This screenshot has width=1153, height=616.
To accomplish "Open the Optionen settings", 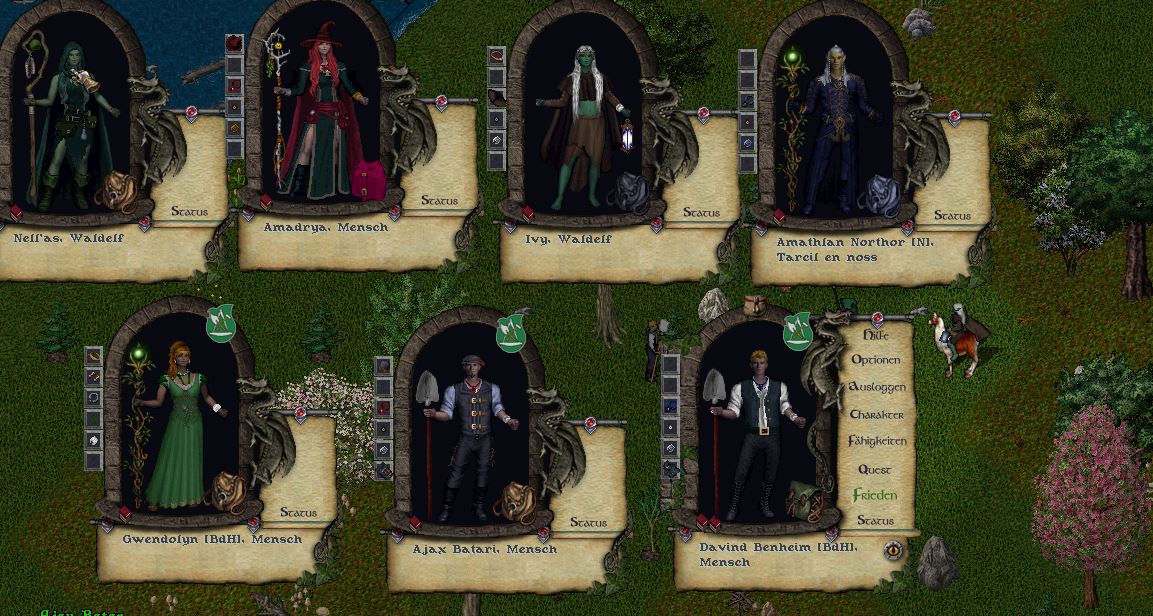I will (875, 360).
